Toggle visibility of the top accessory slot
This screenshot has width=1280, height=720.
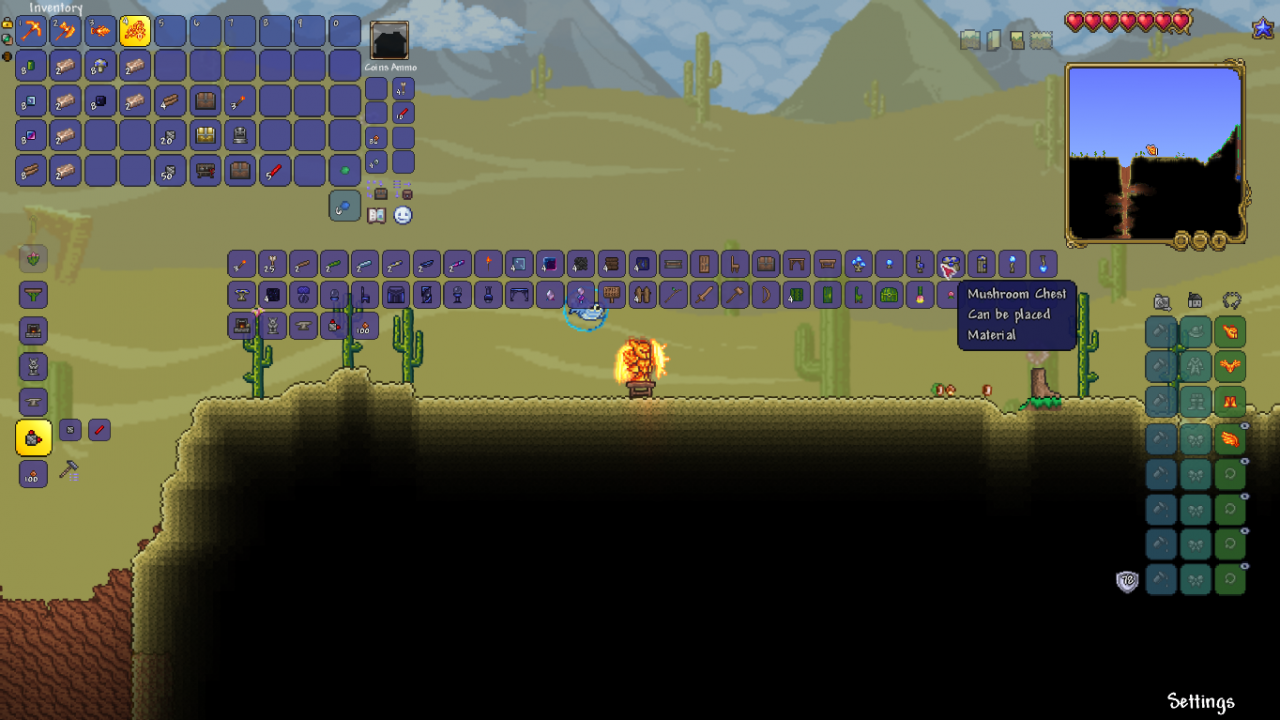click(x=1243, y=424)
